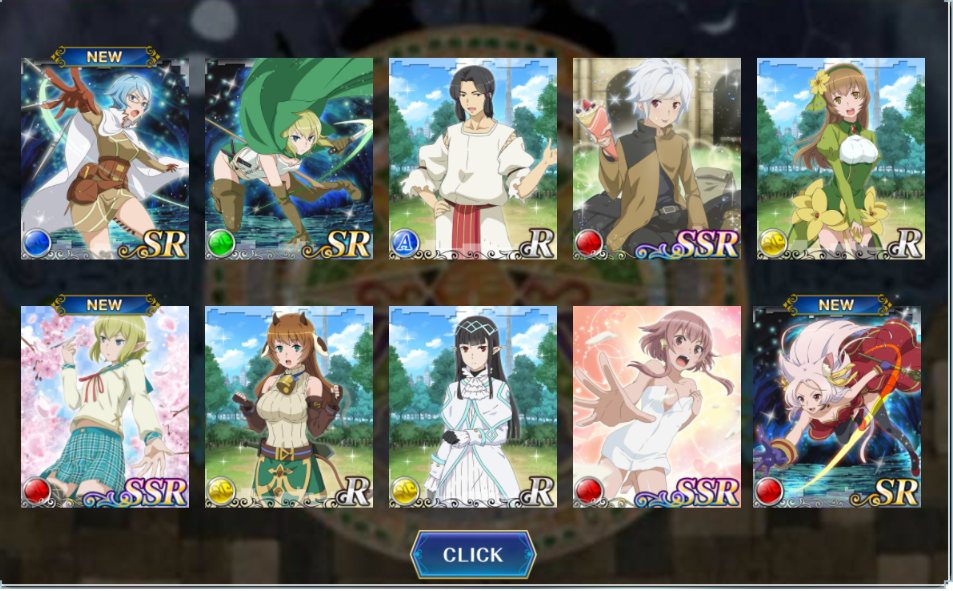Choose the green-cloaked blonde elf SR card
The image size is (953, 591).
click(x=289, y=159)
